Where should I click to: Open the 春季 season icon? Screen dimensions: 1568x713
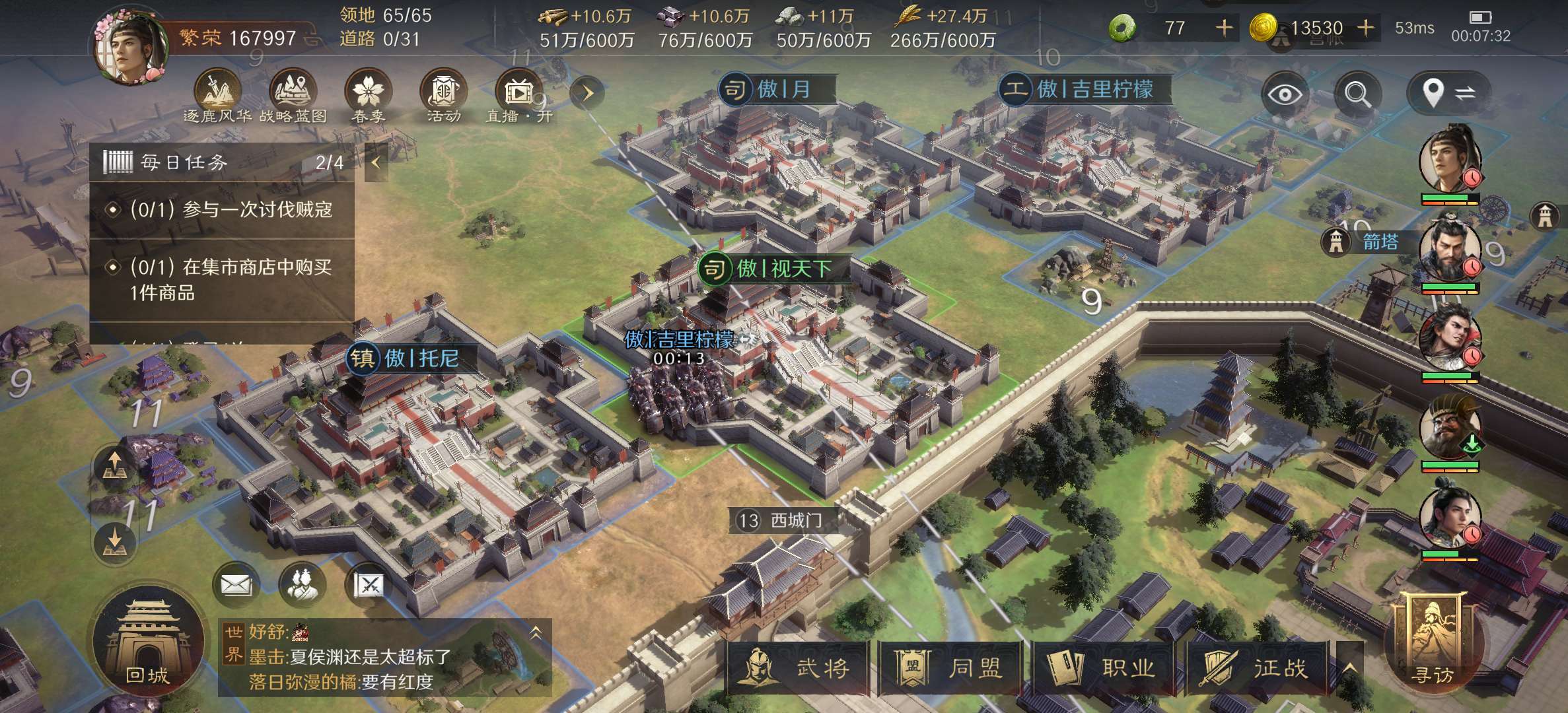[368, 96]
